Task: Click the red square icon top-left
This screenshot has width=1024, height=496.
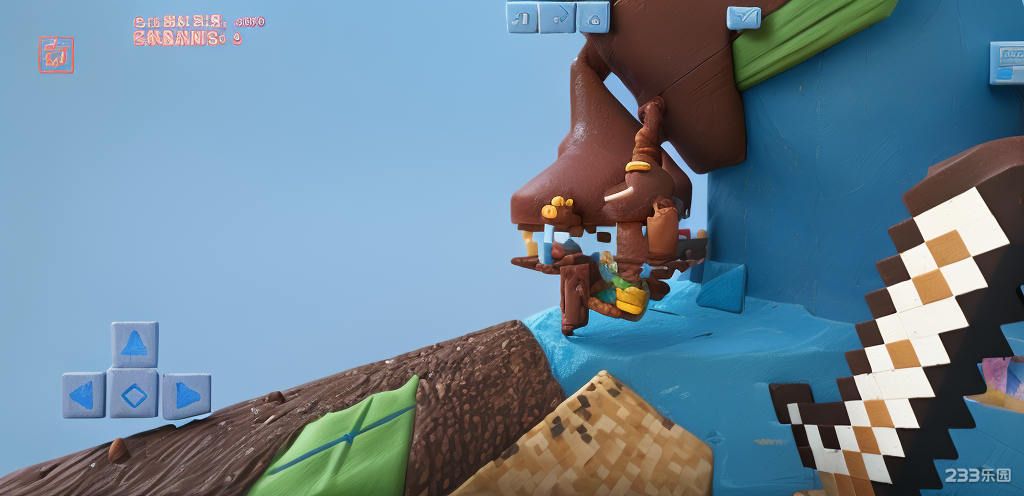Action: [56, 54]
